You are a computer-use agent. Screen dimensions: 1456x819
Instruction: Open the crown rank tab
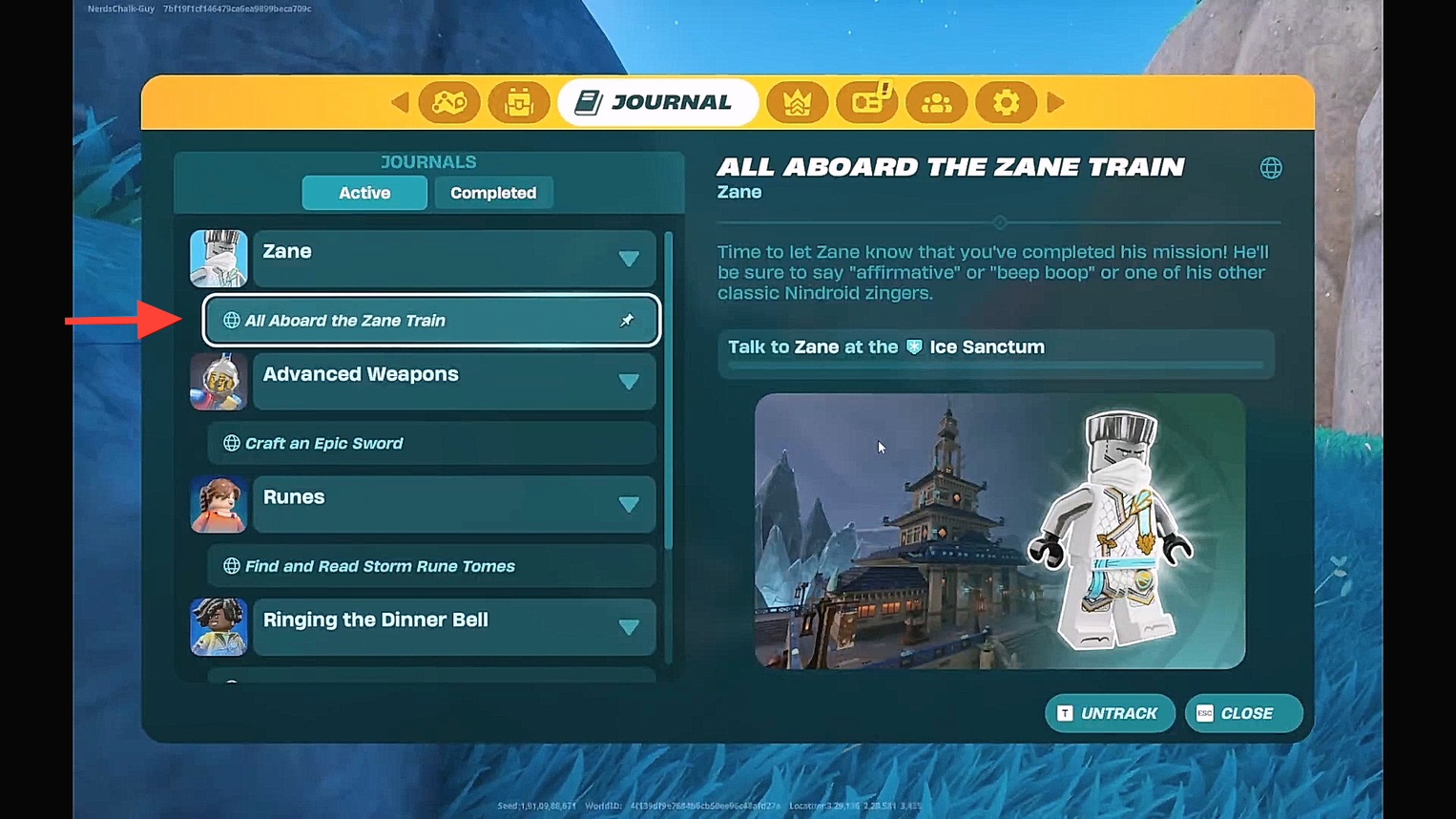pos(797,102)
